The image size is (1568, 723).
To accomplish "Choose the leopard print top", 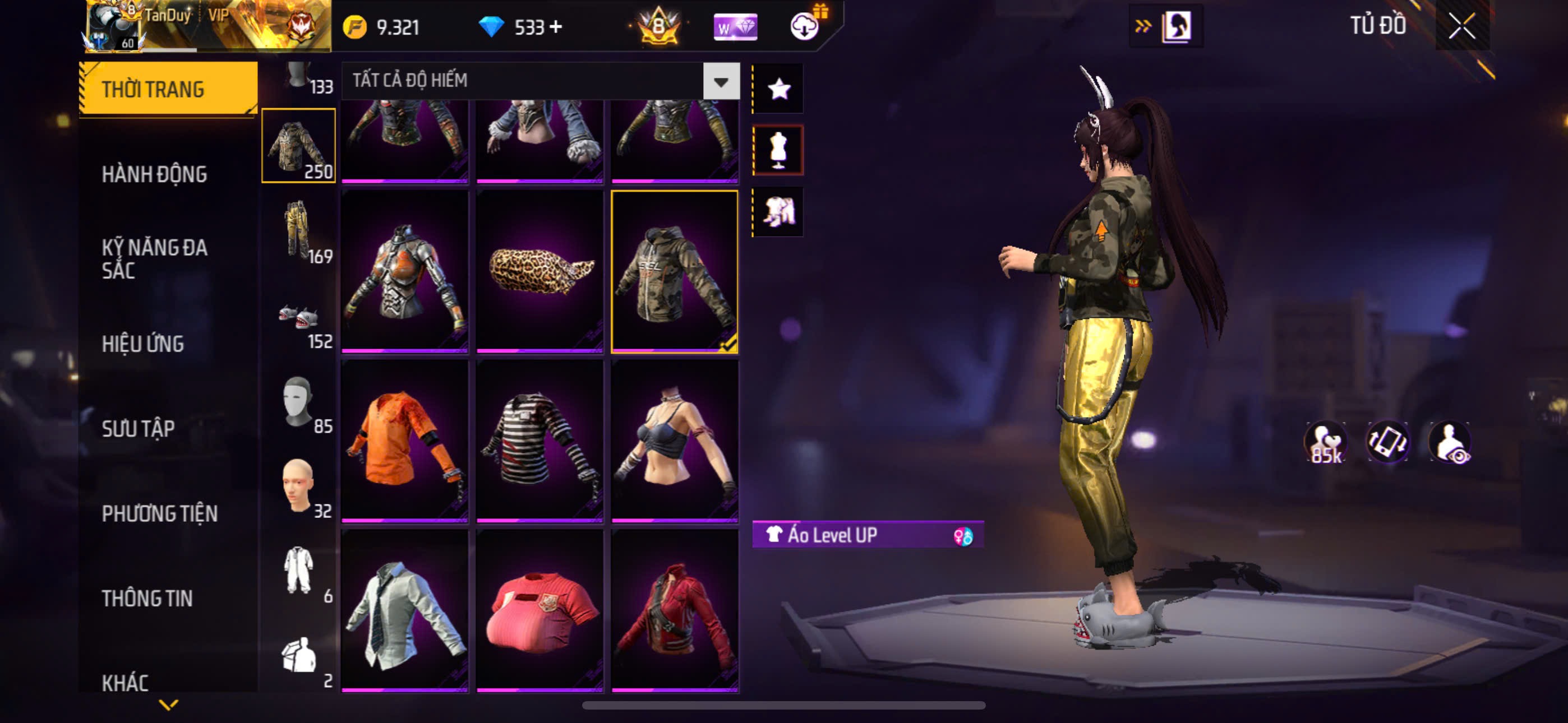I will point(539,271).
